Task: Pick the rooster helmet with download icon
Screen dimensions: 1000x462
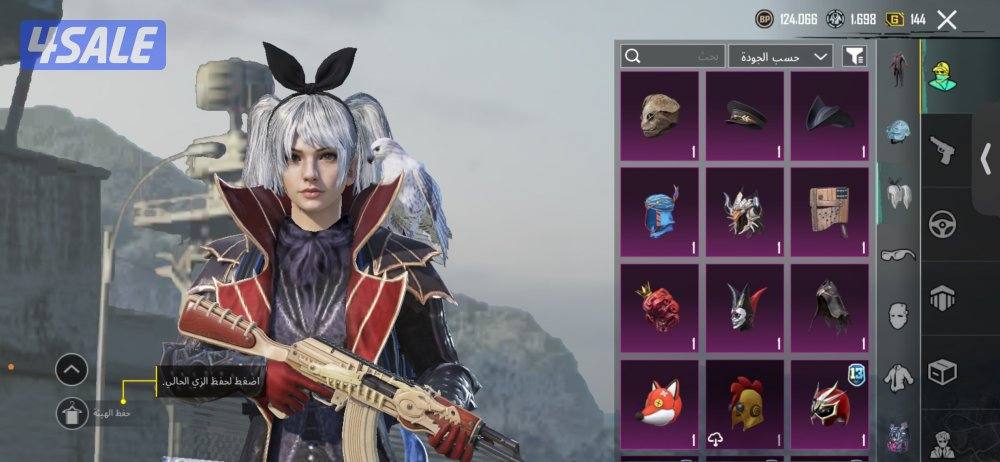Action: (745, 404)
